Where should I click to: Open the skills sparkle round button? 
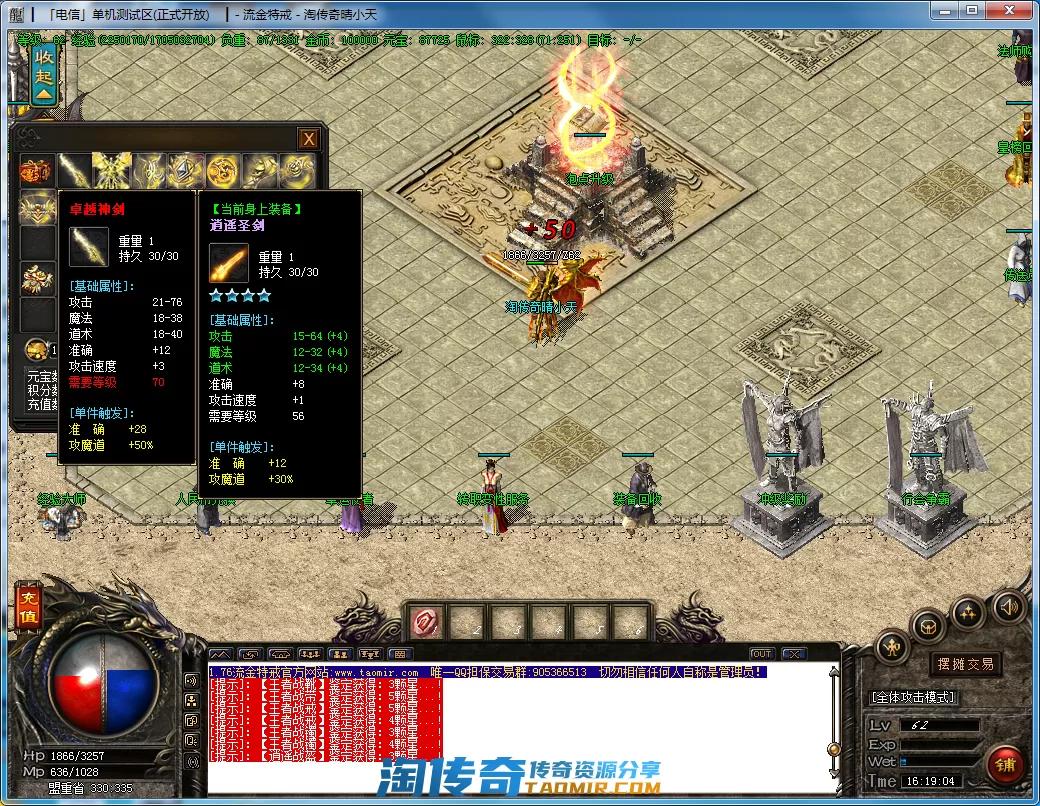pyautogui.click(x=967, y=612)
